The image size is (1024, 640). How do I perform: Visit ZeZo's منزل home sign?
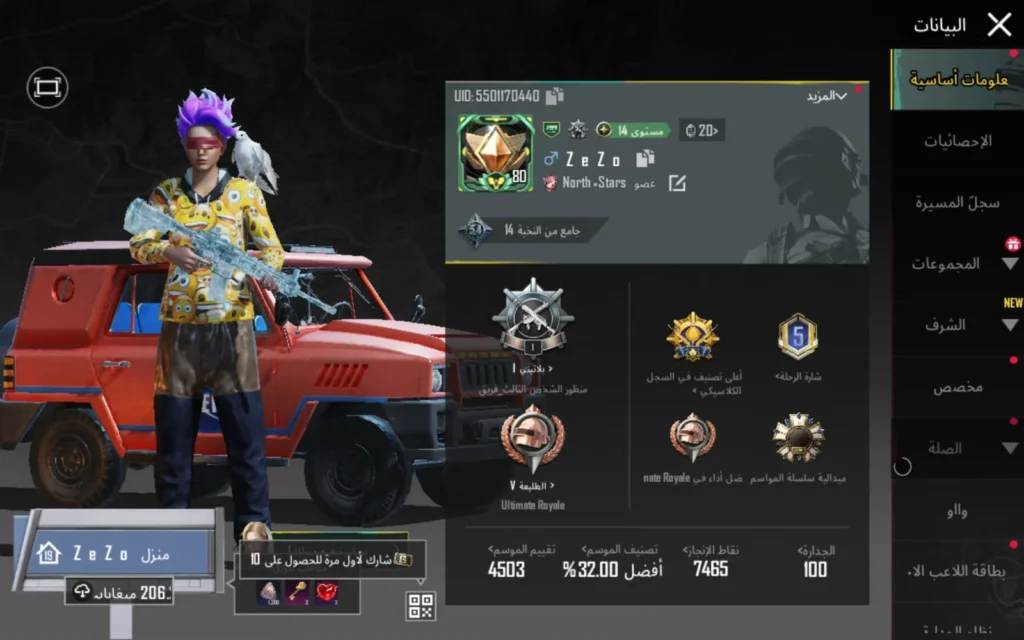tap(118, 553)
